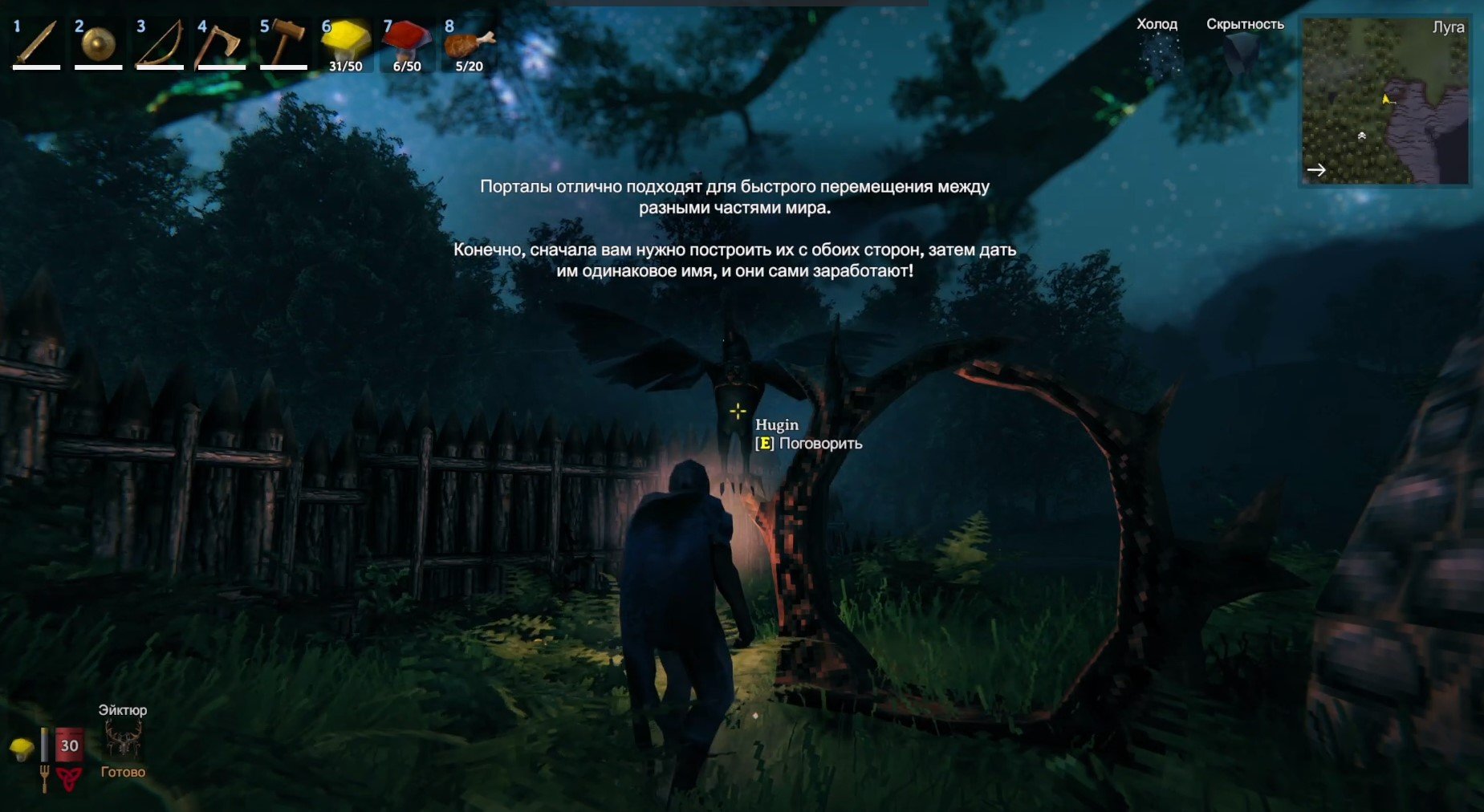Choose the bow in hotbar slot 3
Image resolution: width=1484 pixels, height=812 pixels.
[160, 43]
